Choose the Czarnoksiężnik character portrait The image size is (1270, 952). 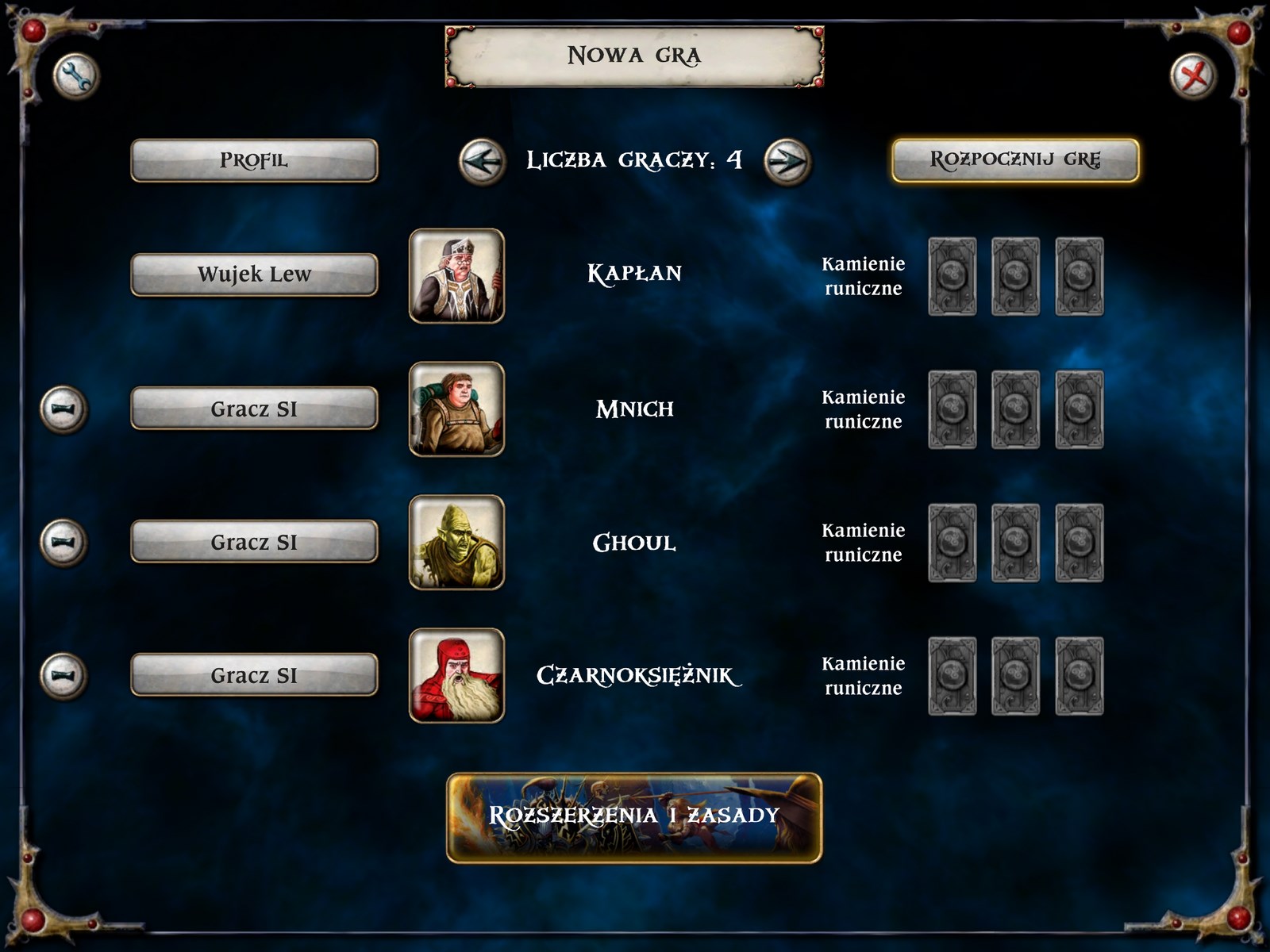456,676
